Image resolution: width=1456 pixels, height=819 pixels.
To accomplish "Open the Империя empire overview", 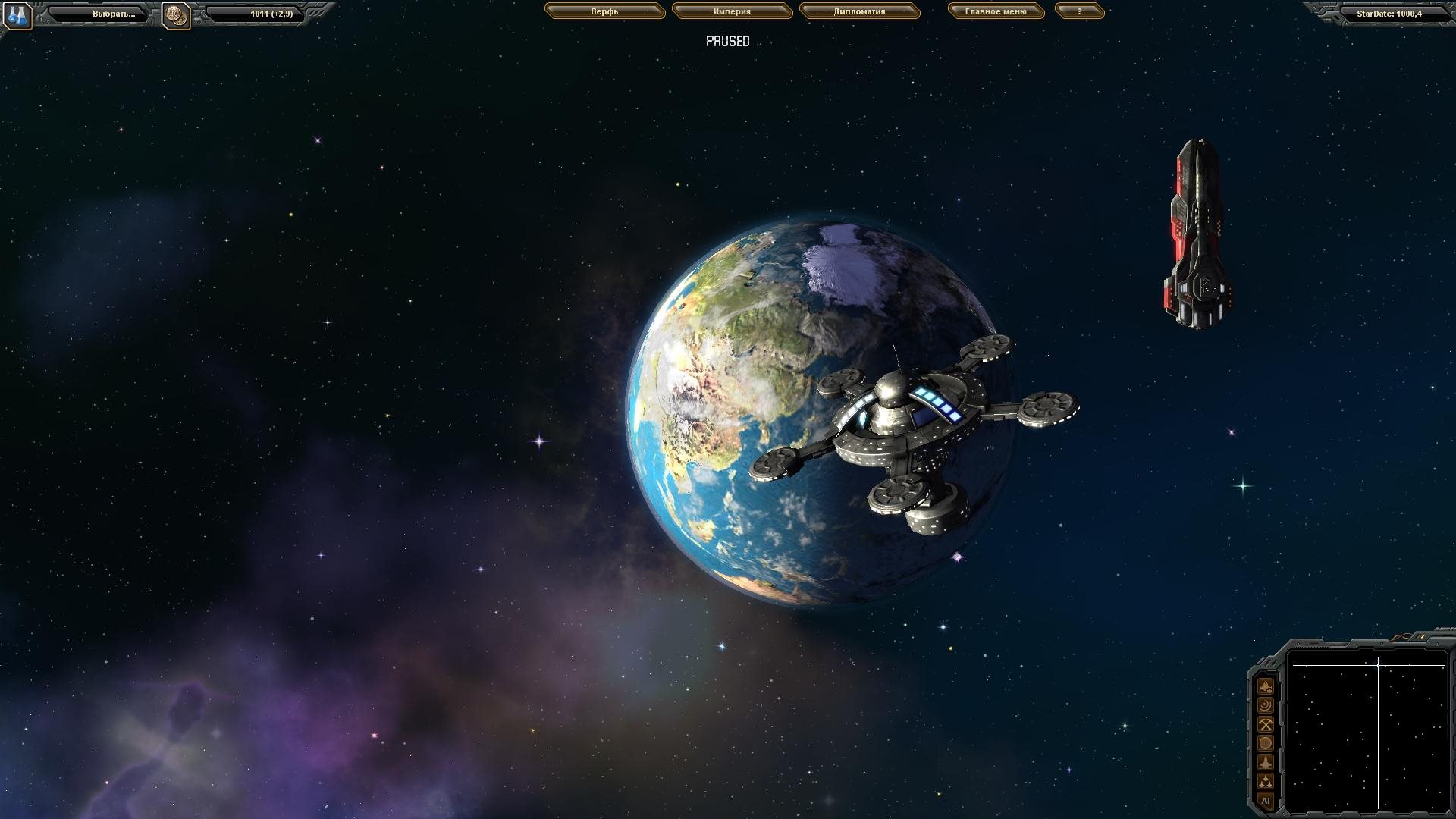I will point(732,12).
